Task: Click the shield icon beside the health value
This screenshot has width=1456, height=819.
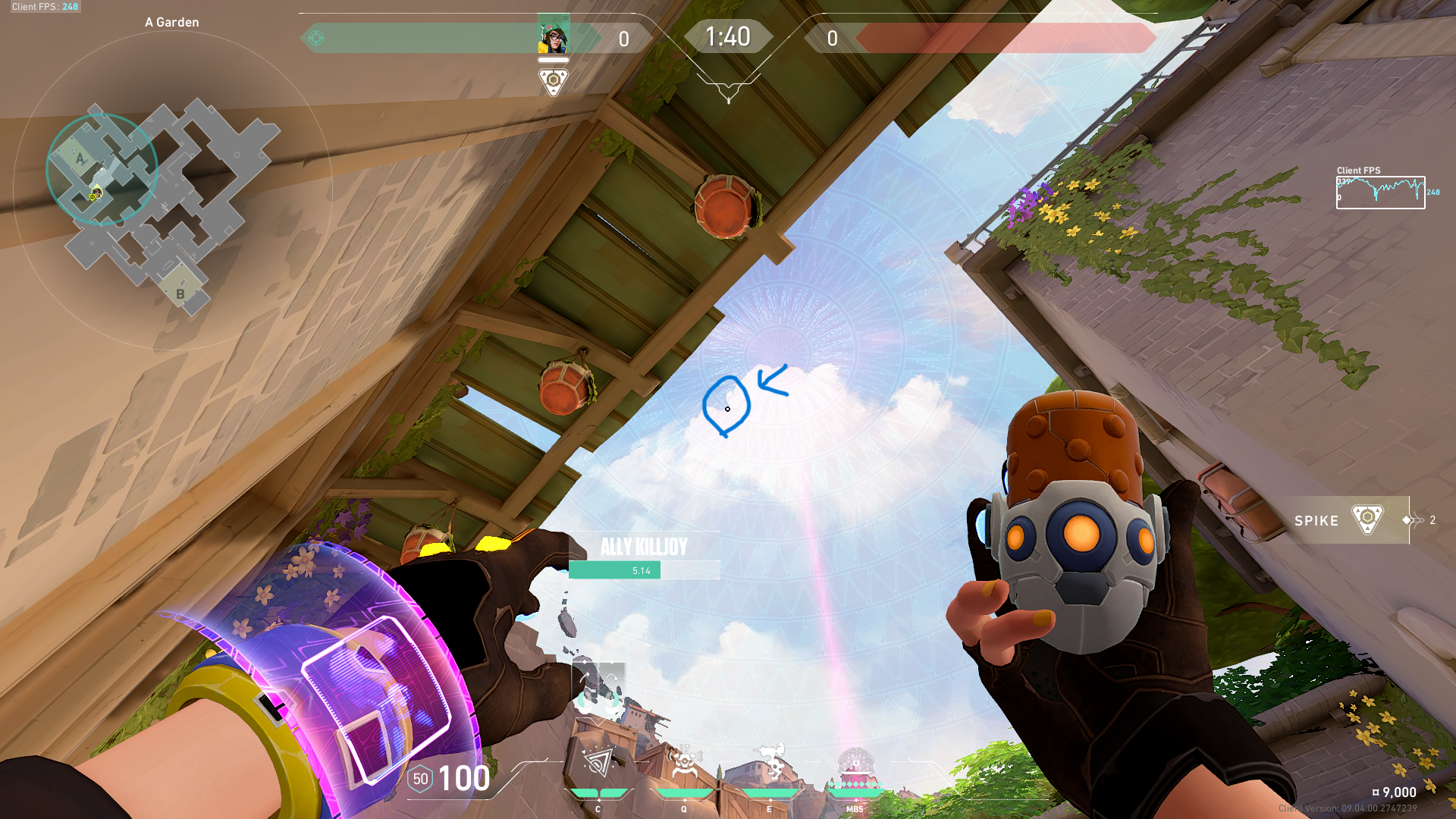Action: point(420,778)
